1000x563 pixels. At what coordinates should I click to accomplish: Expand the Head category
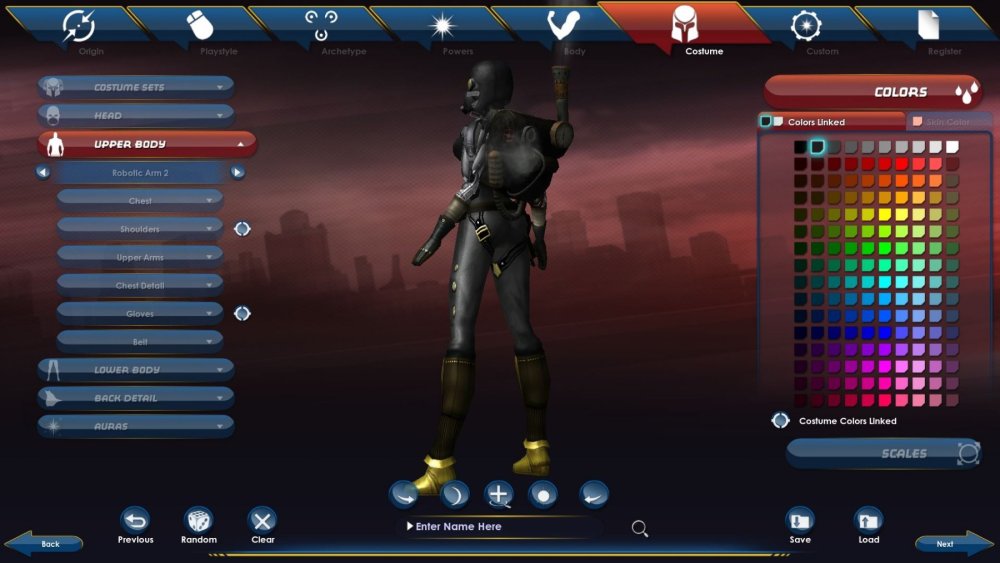136,115
